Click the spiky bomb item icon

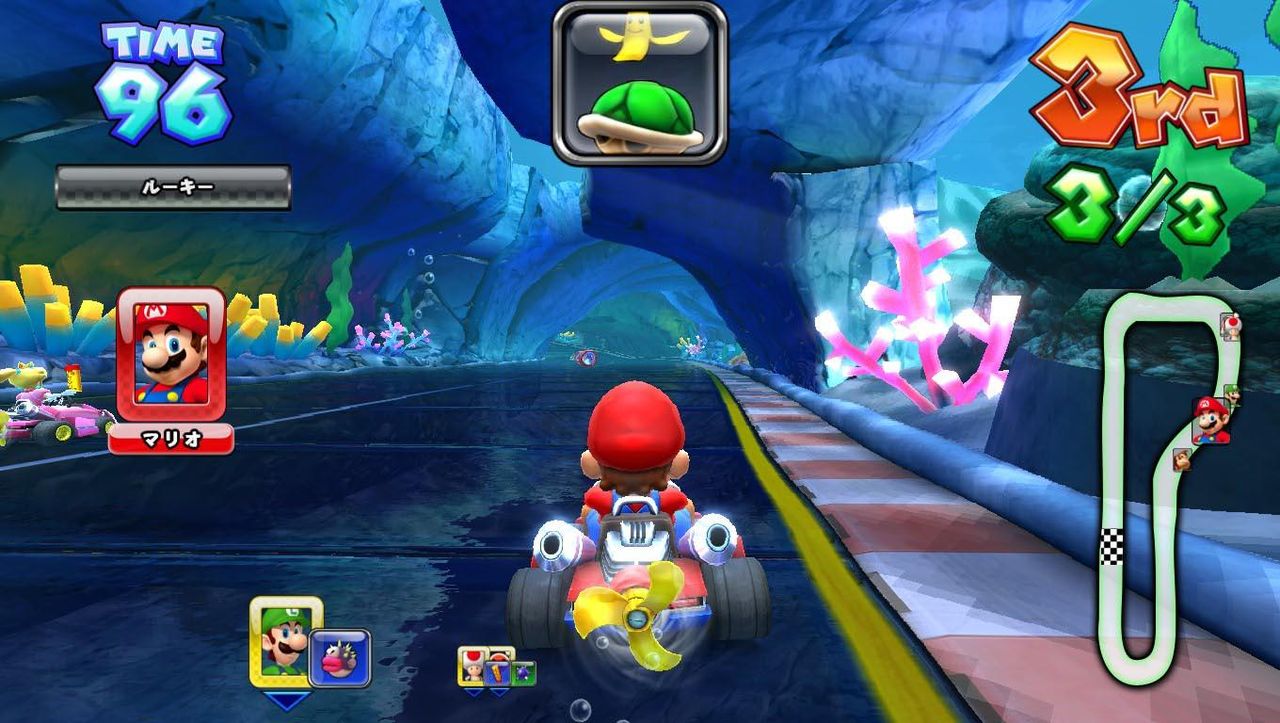(x=524, y=671)
